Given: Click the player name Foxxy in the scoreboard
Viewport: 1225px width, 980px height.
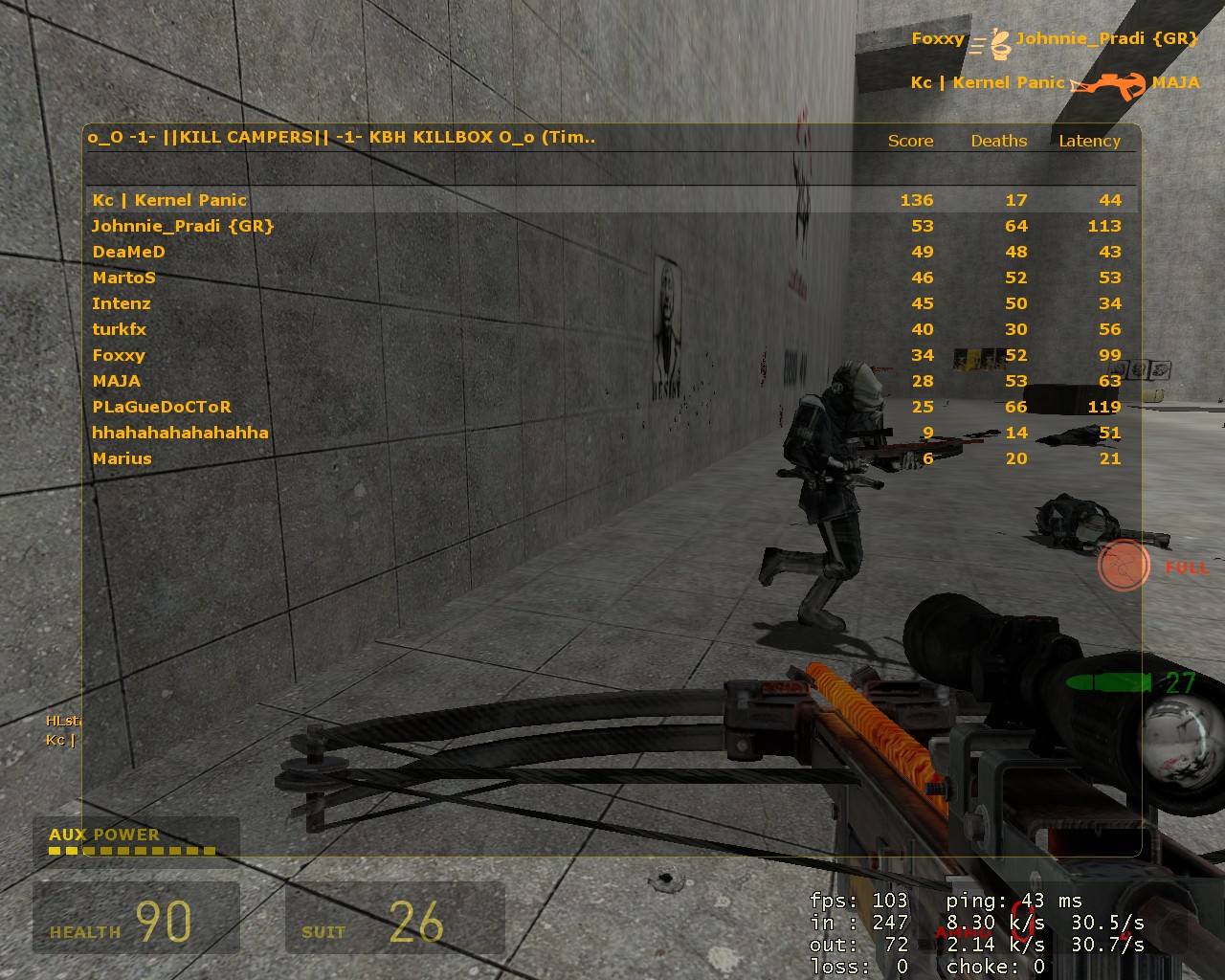Looking at the screenshot, I should pyautogui.click(x=119, y=355).
